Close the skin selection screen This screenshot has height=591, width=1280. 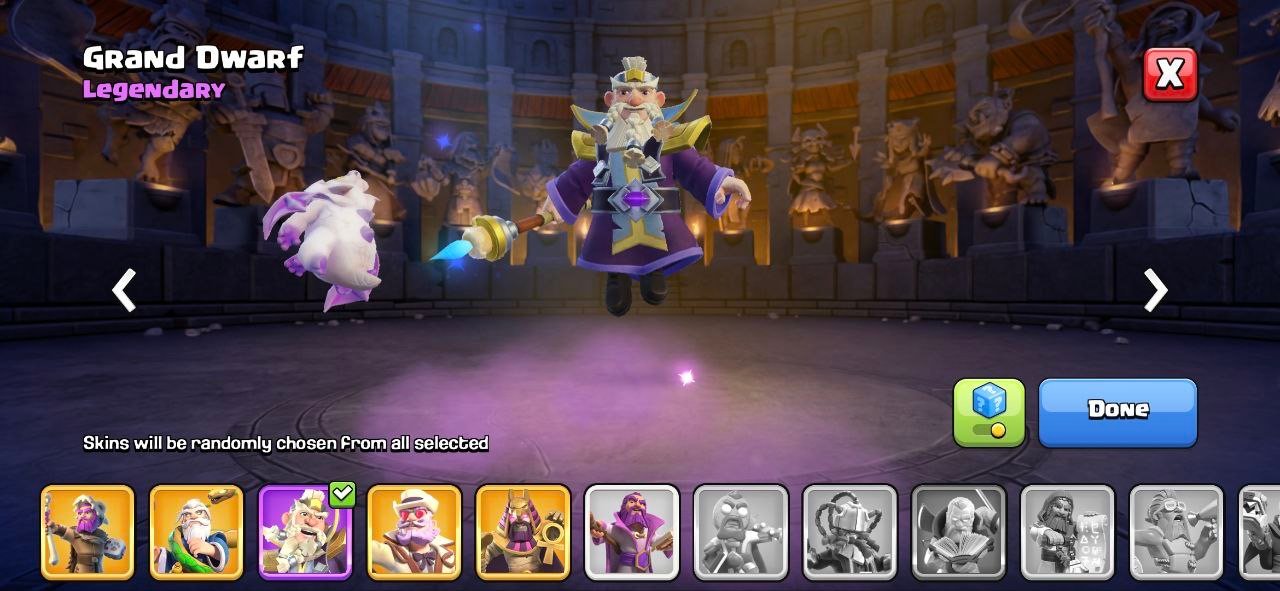(x=1169, y=74)
